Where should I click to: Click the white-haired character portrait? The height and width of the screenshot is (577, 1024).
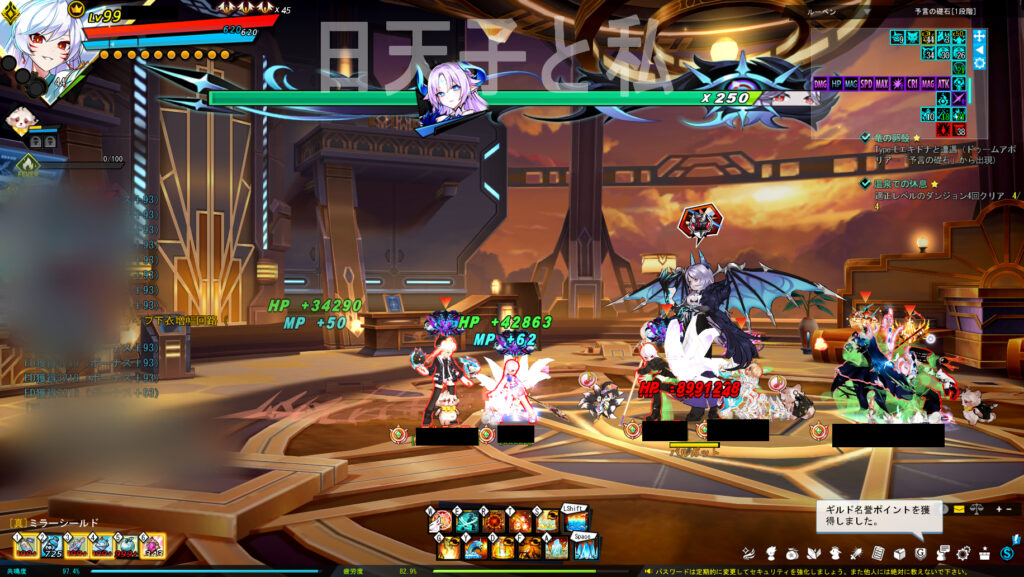(x=40, y=45)
